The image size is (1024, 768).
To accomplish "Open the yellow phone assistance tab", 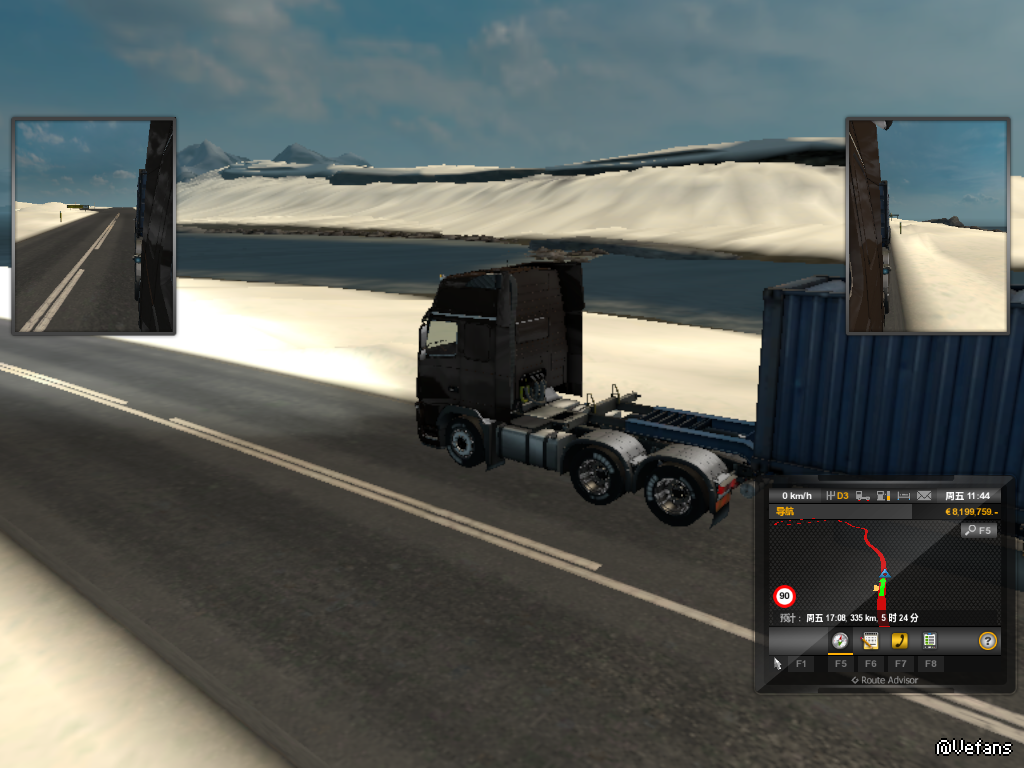I will point(899,641).
